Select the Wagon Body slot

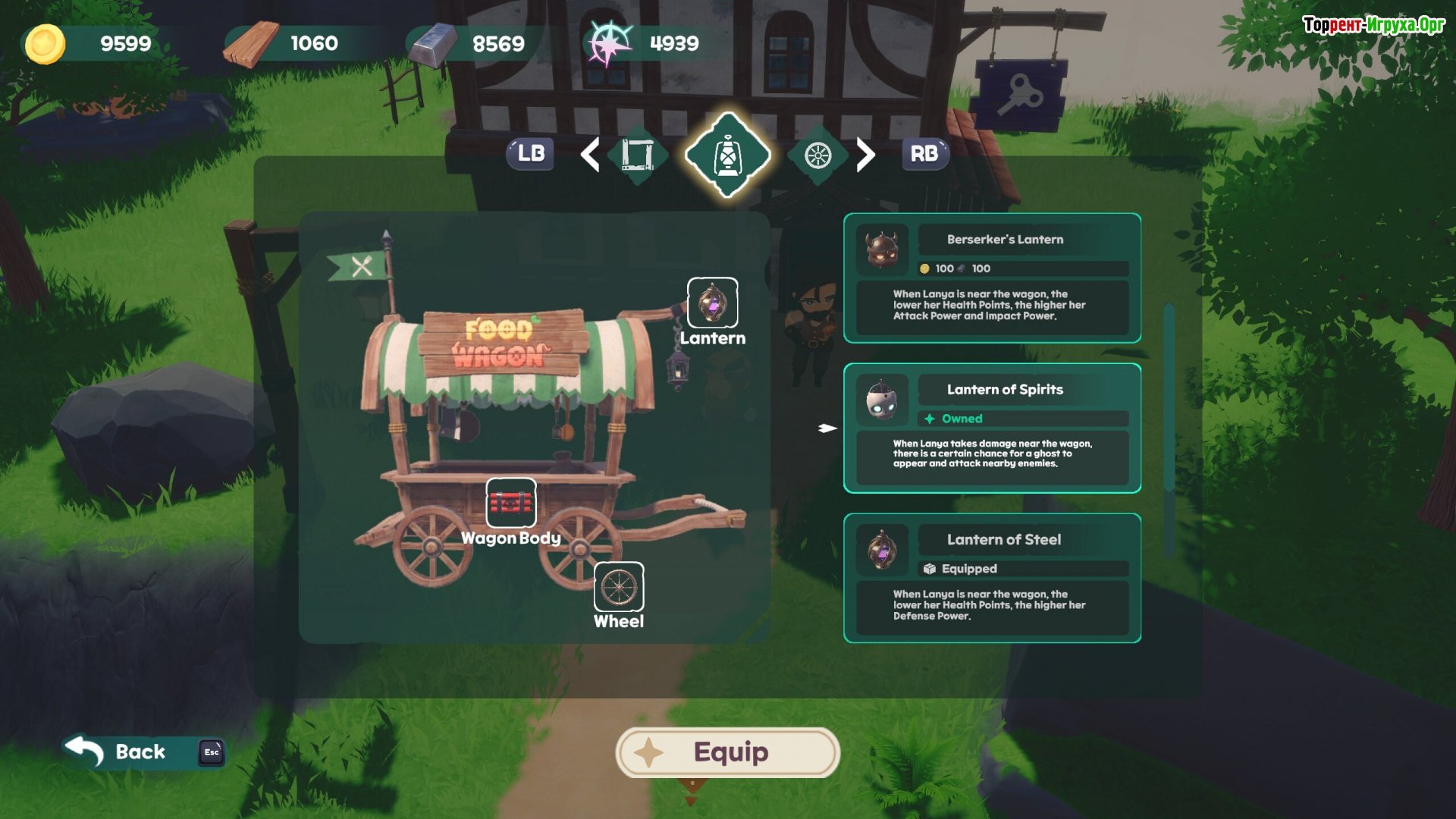click(x=510, y=503)
